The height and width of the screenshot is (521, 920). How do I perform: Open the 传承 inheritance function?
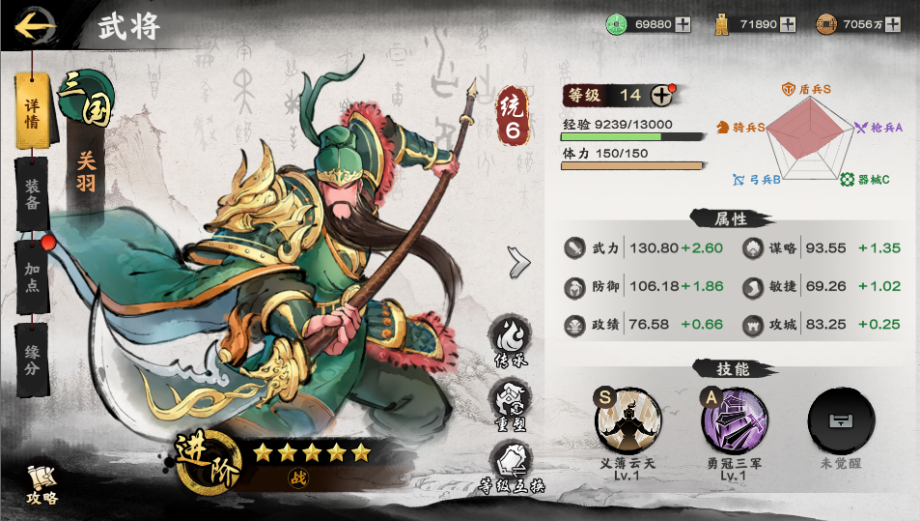[x=510, y=341]
